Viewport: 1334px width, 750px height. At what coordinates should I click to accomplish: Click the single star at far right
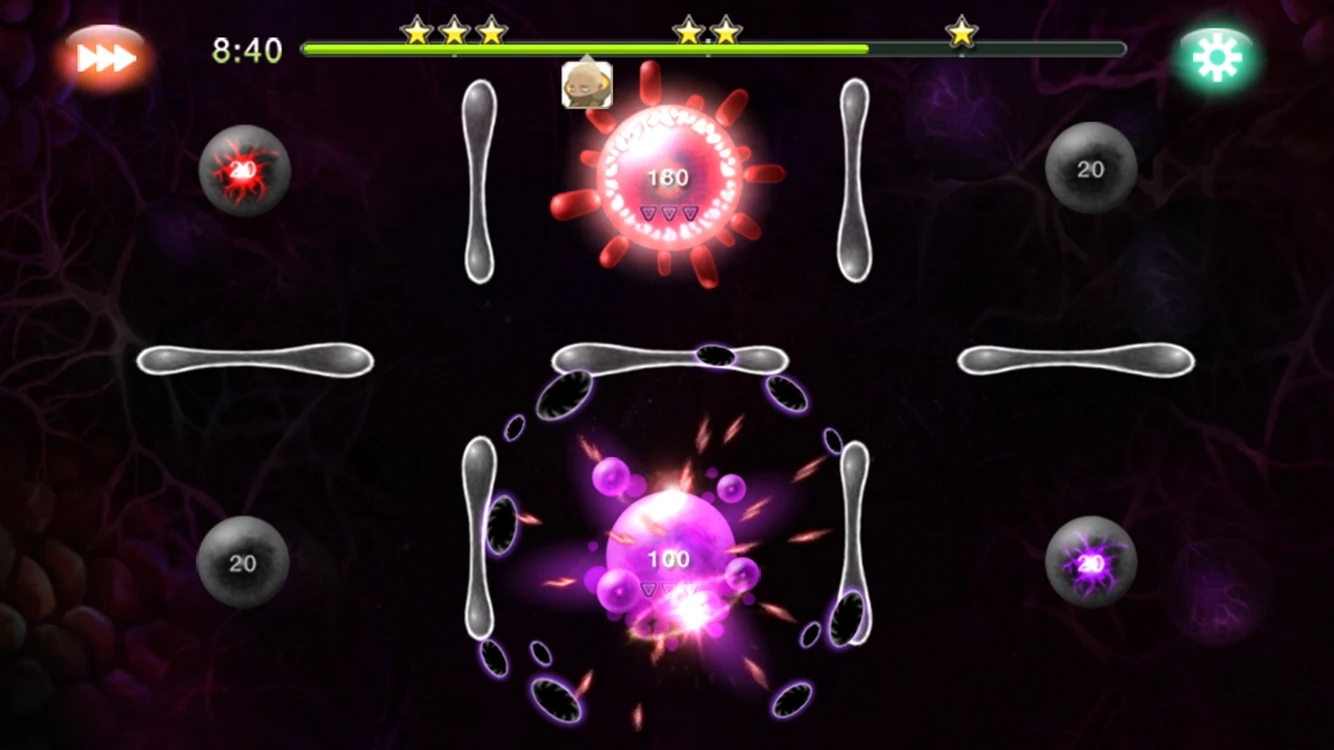tap(962, 31)
